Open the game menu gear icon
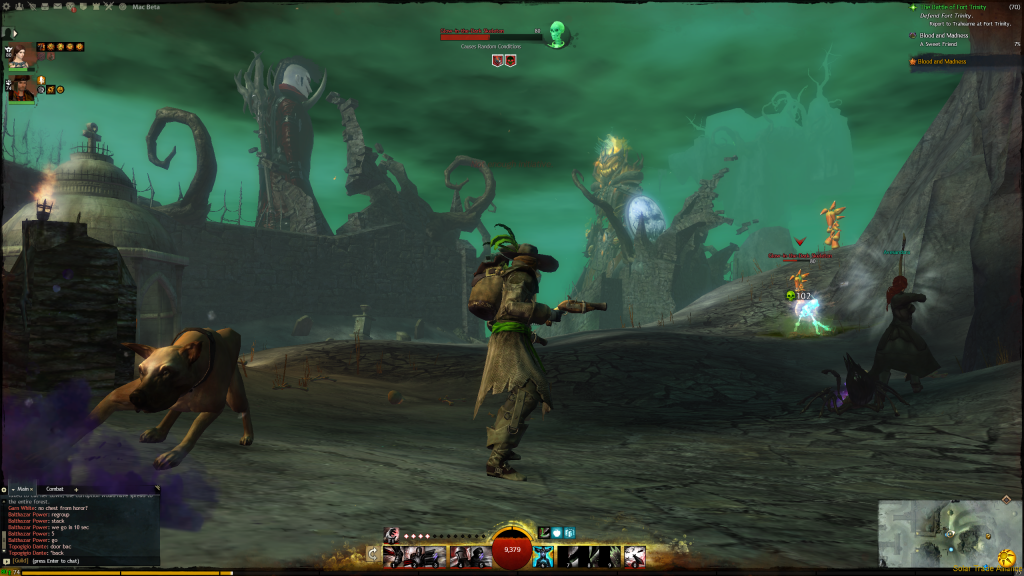The height and width of the screenshot is (576, 1024). point(5,6)
